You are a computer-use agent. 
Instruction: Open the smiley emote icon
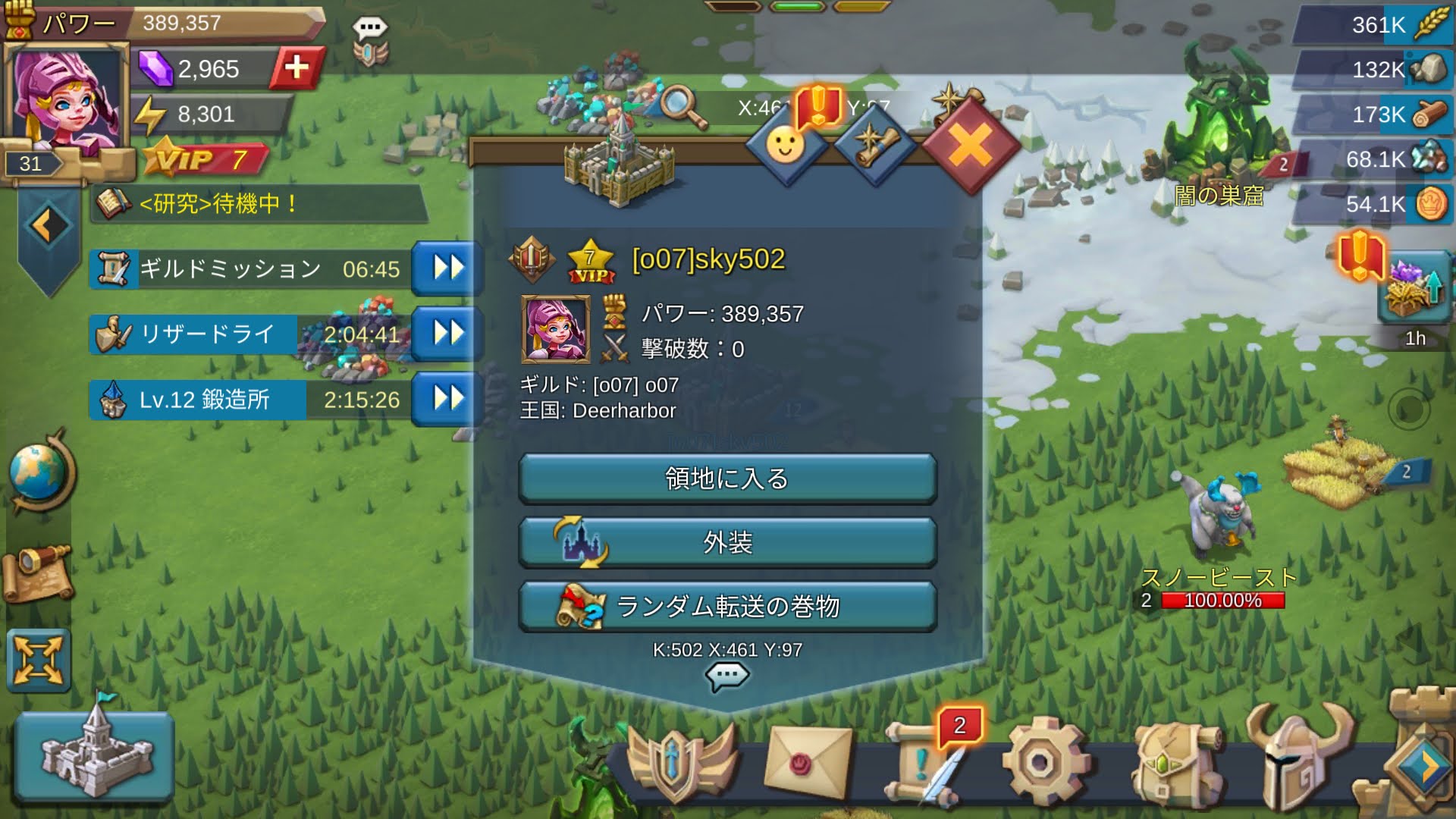(x=786, y=145)
